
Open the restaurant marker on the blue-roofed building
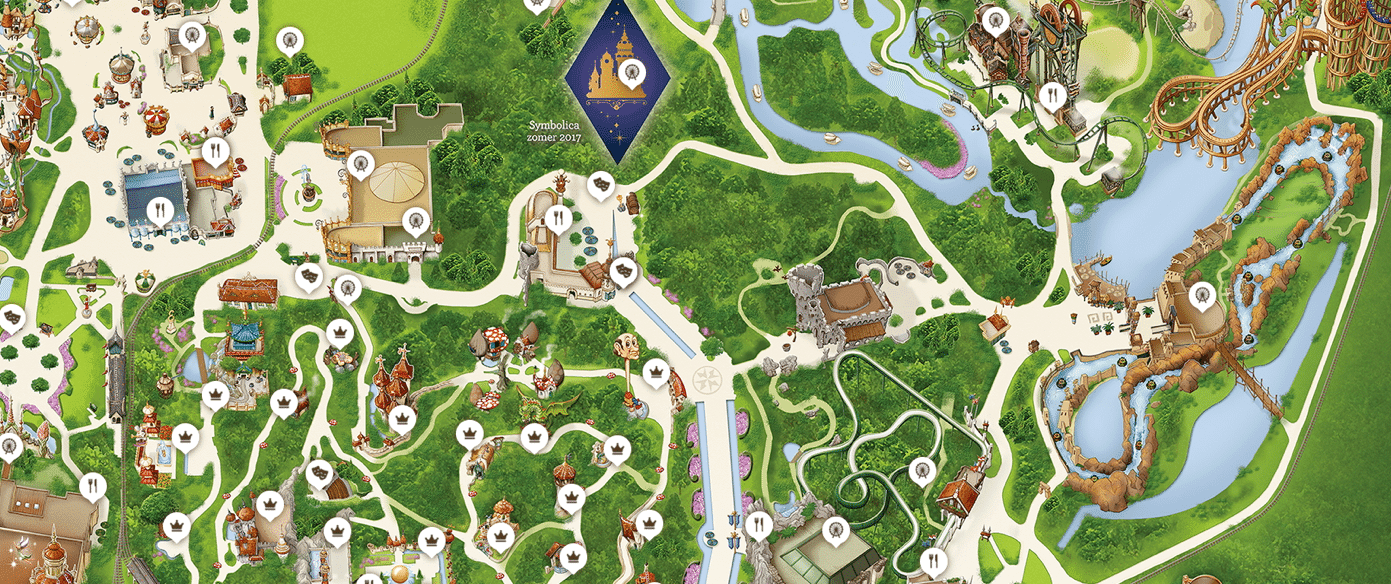(x=158, y=209)
